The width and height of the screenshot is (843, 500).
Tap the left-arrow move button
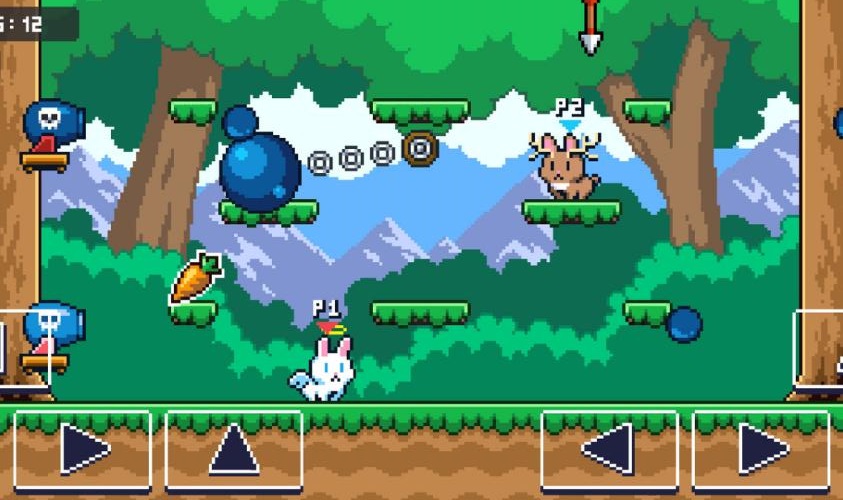point(609,450)
